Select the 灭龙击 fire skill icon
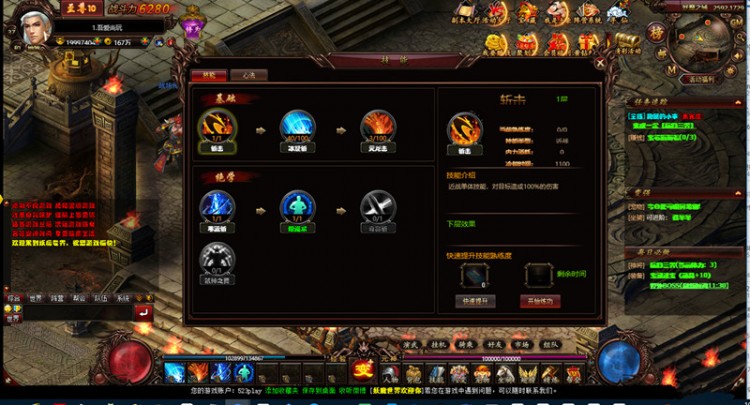750x405 pixels. [x=377, y=126]
